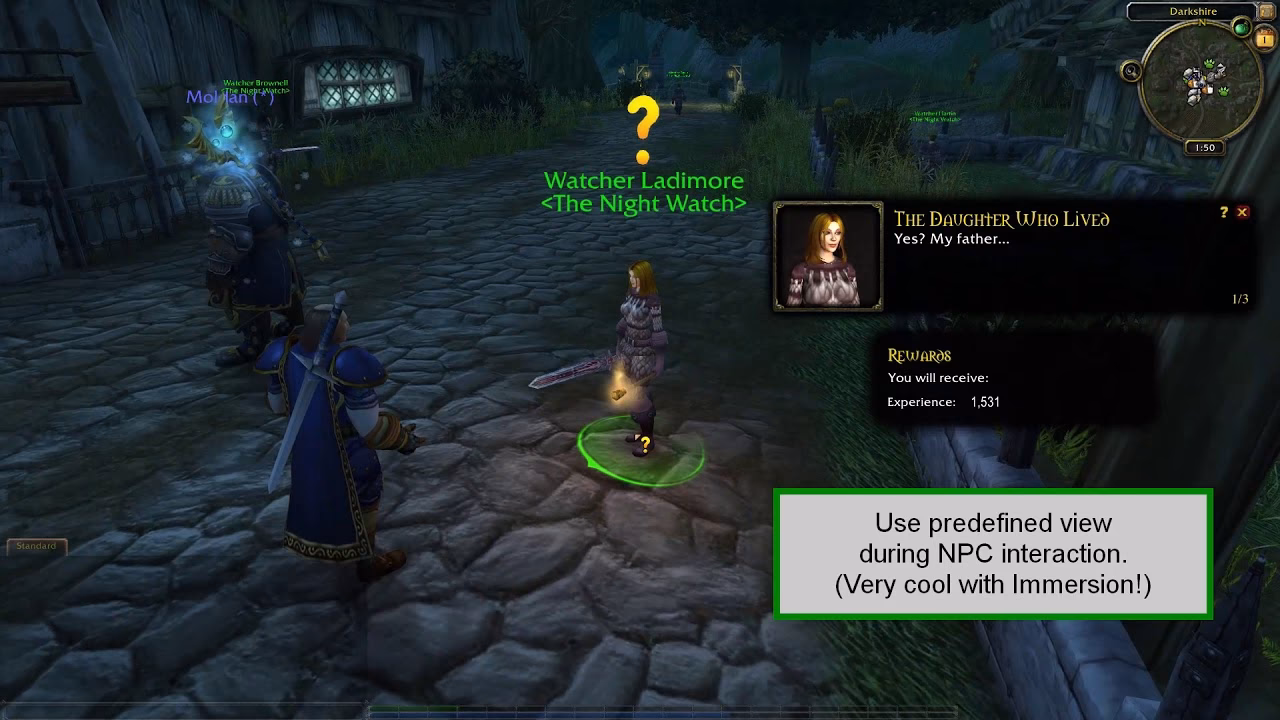
Task: Select the Standard chat tab
Action: click(37, 546)
